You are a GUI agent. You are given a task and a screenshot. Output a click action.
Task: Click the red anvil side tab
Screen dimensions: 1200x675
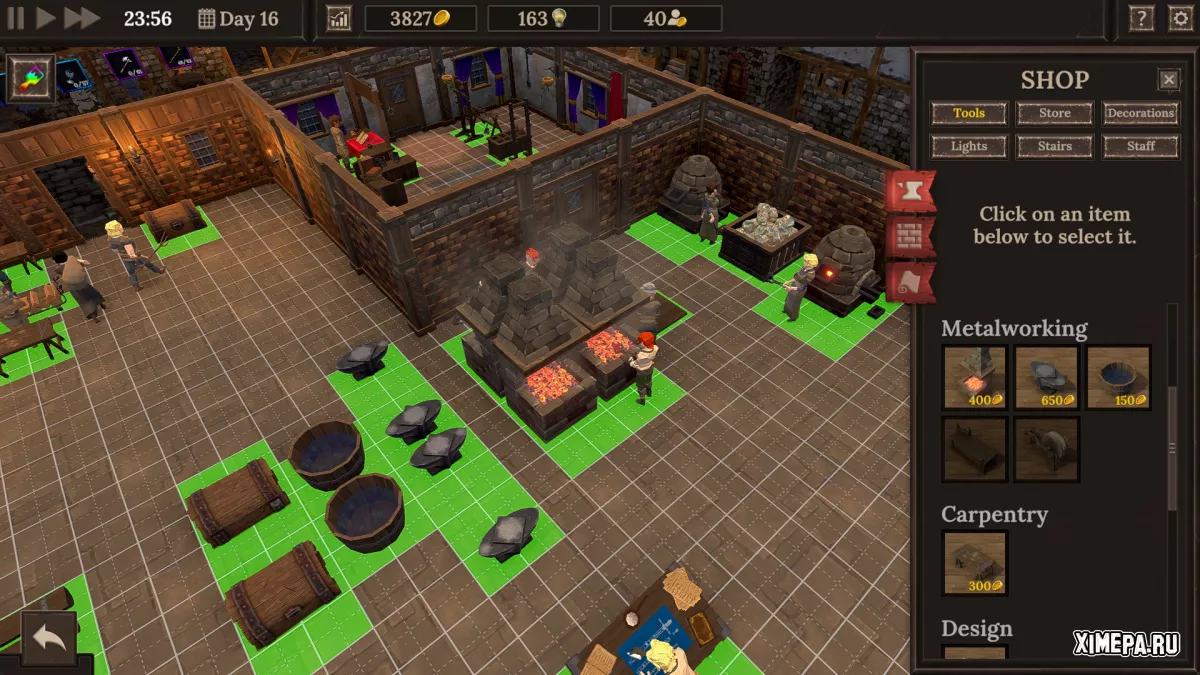(909, 190)
